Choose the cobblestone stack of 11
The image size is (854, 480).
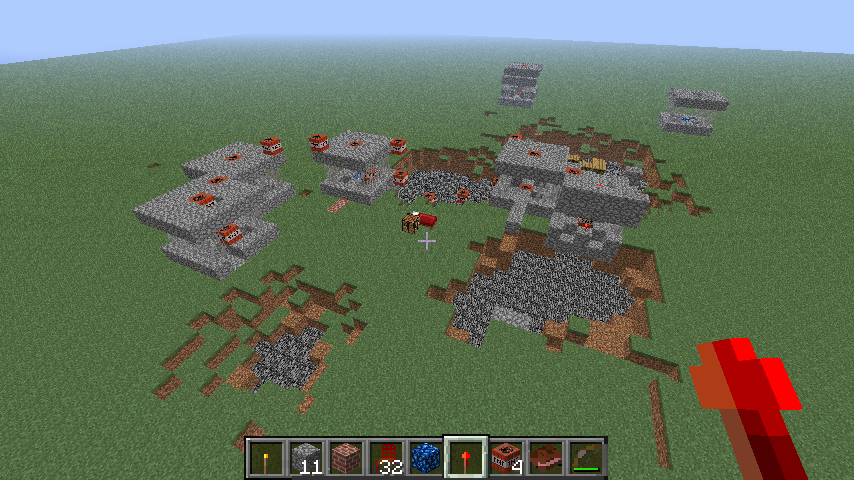(x=306, y=458)
